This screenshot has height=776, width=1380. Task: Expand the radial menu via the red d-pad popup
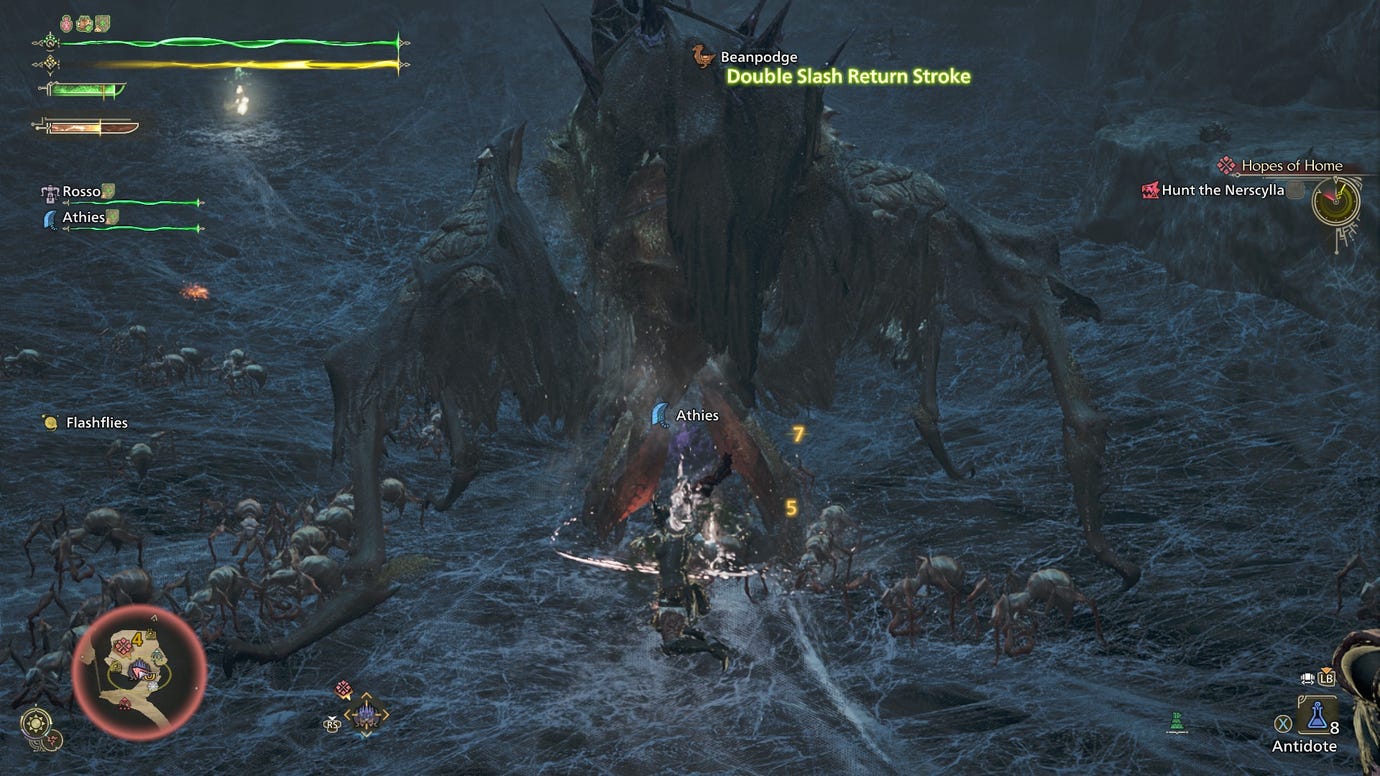pyautogui.click(x=343, y=687)
